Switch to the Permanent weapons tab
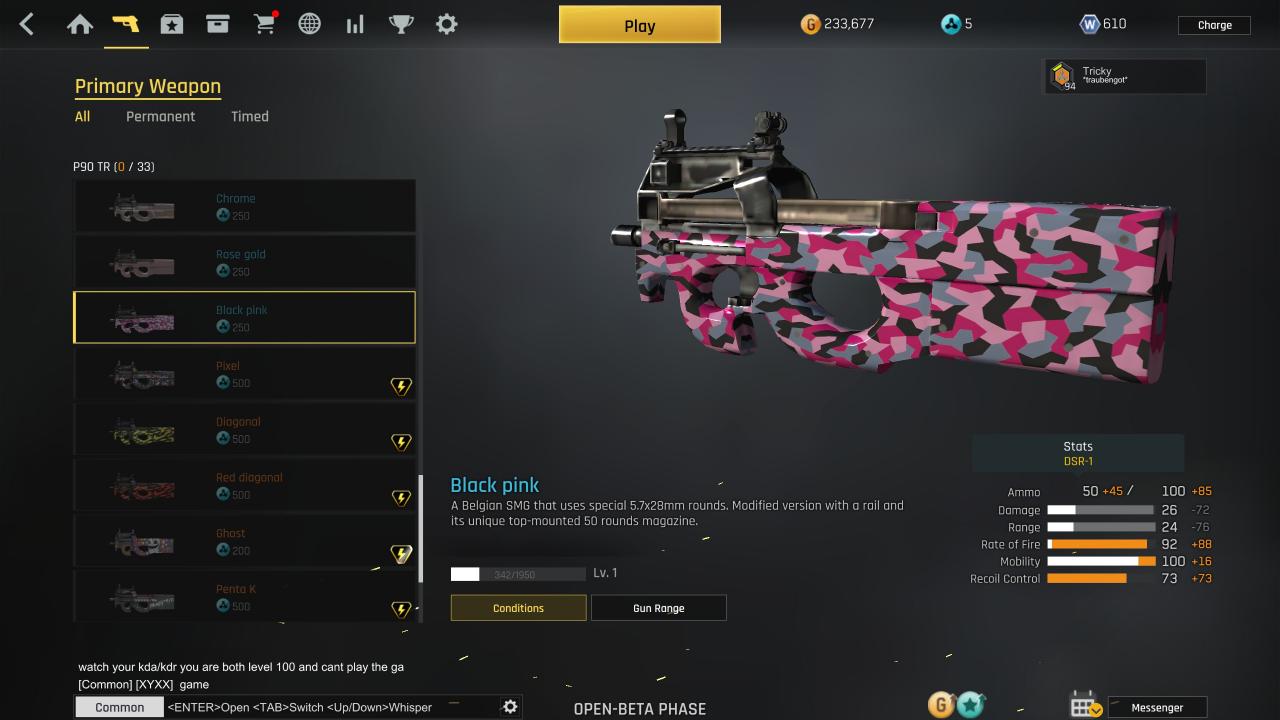 [160, 116]
